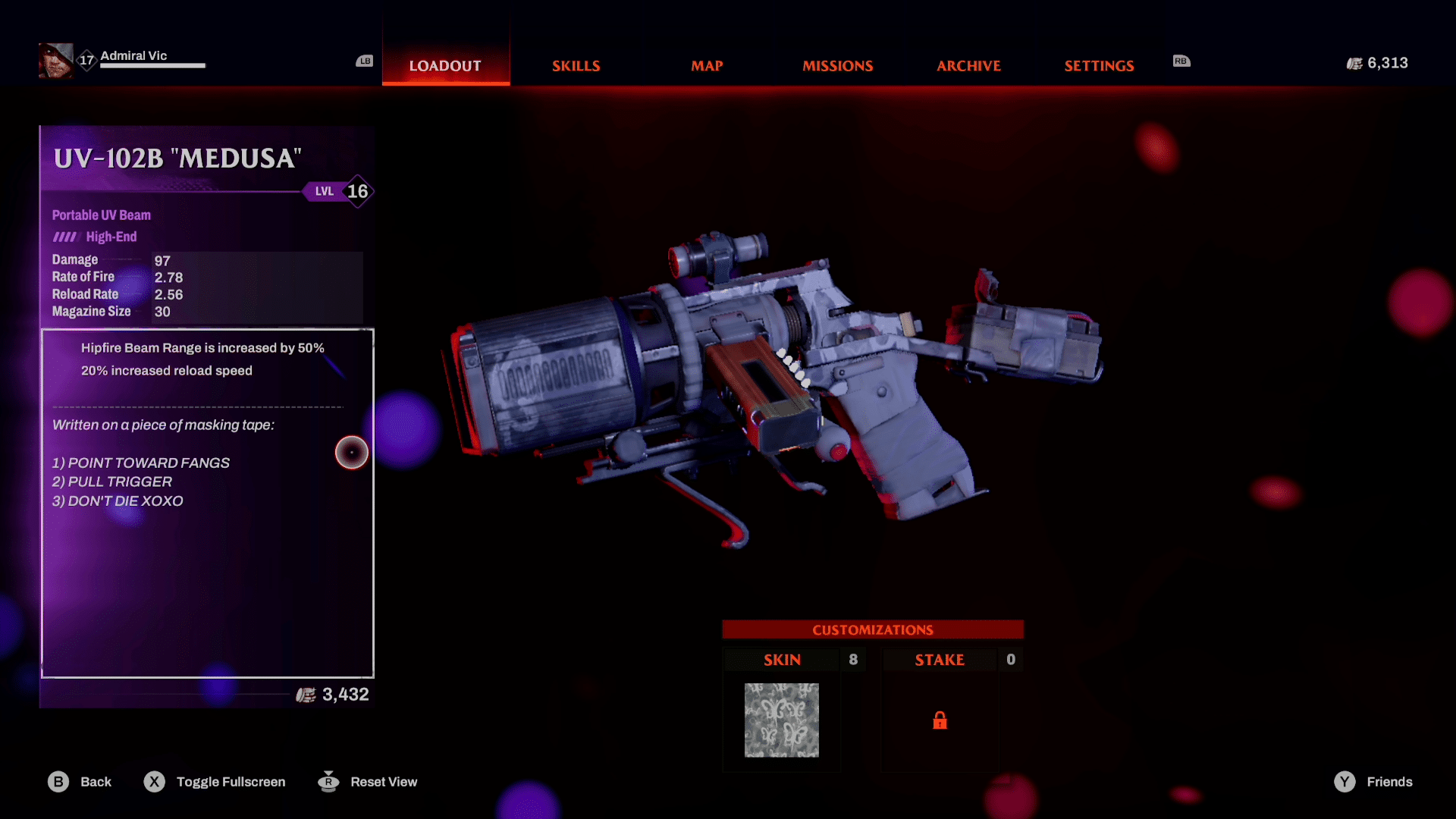The height and width of the screenshot is (819, 1456).
Task: Select the butterfly skin thumbnail
Action: [781, 720]
